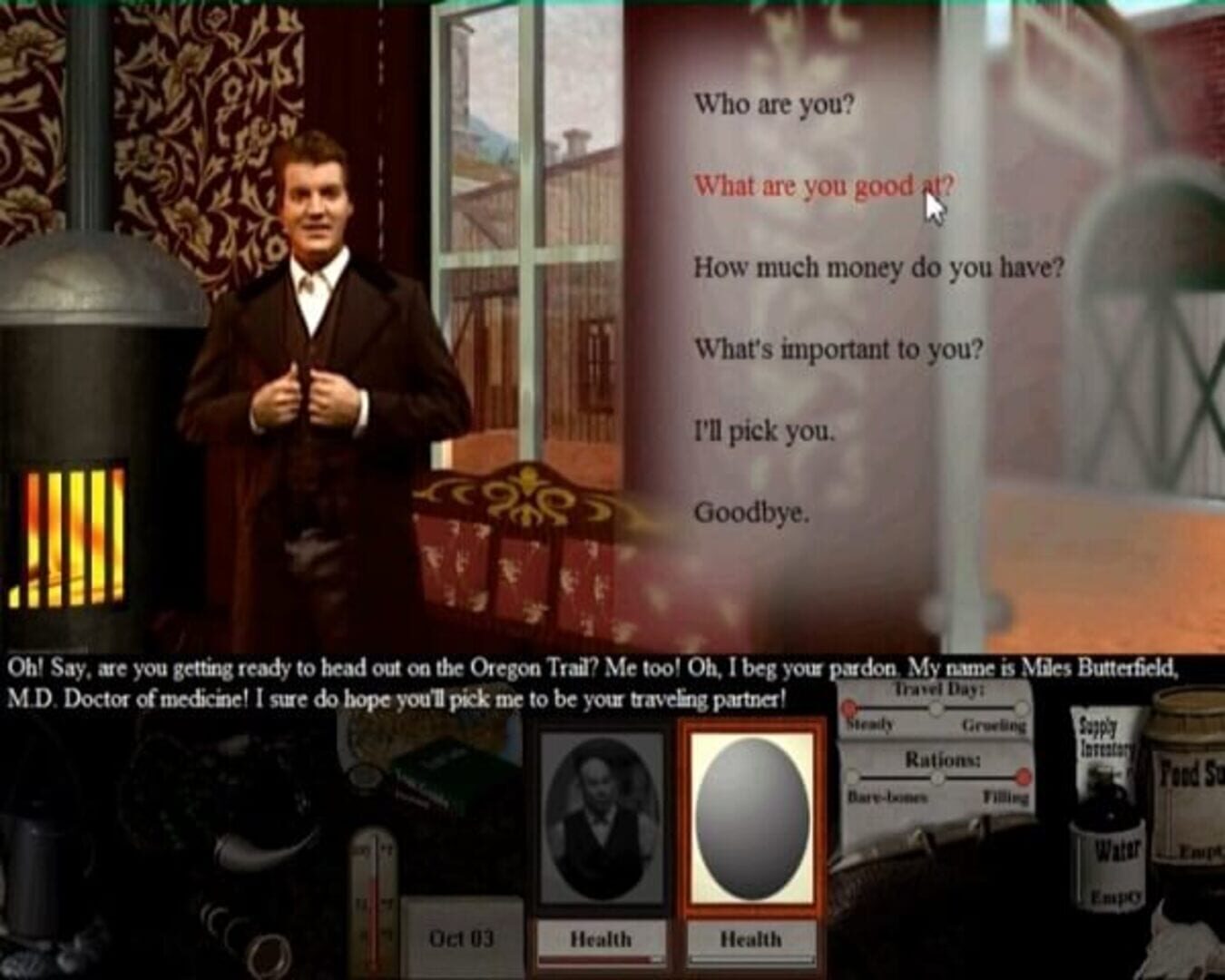This screenshot has height=980, width=1225.
Task: Say 'Goodbye.' to end conversation
Action: click(x=751, y=514)
